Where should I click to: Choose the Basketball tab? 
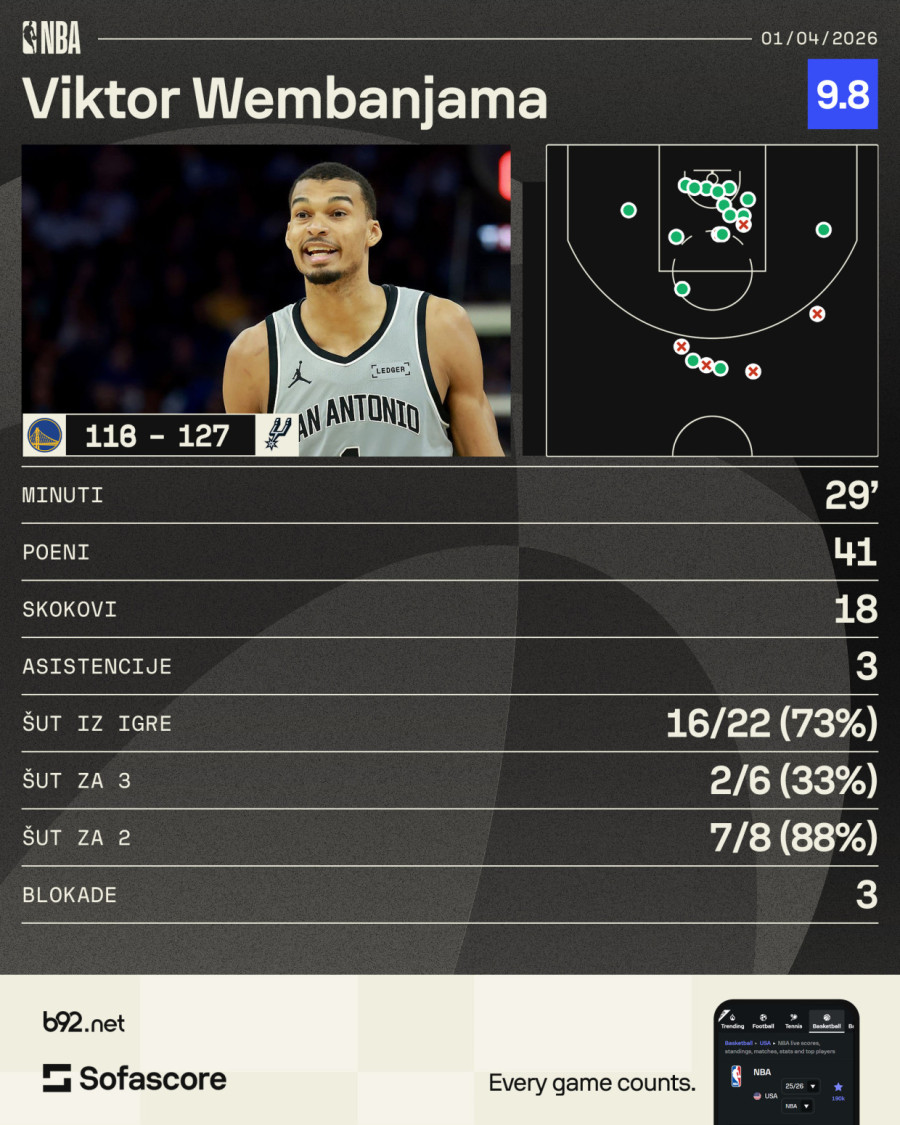pos(827,1021)
